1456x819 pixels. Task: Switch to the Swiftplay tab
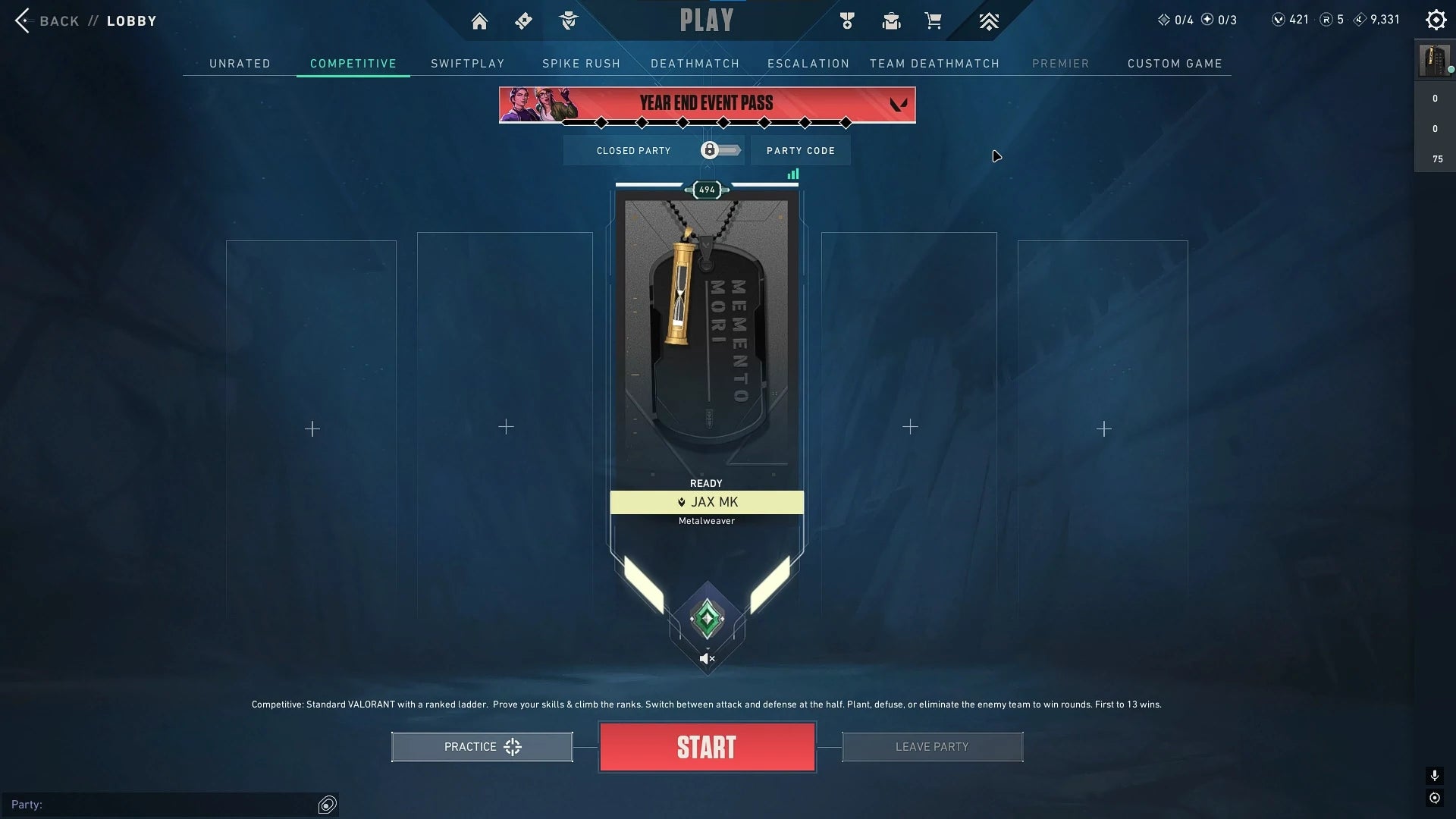coord(467,64)
